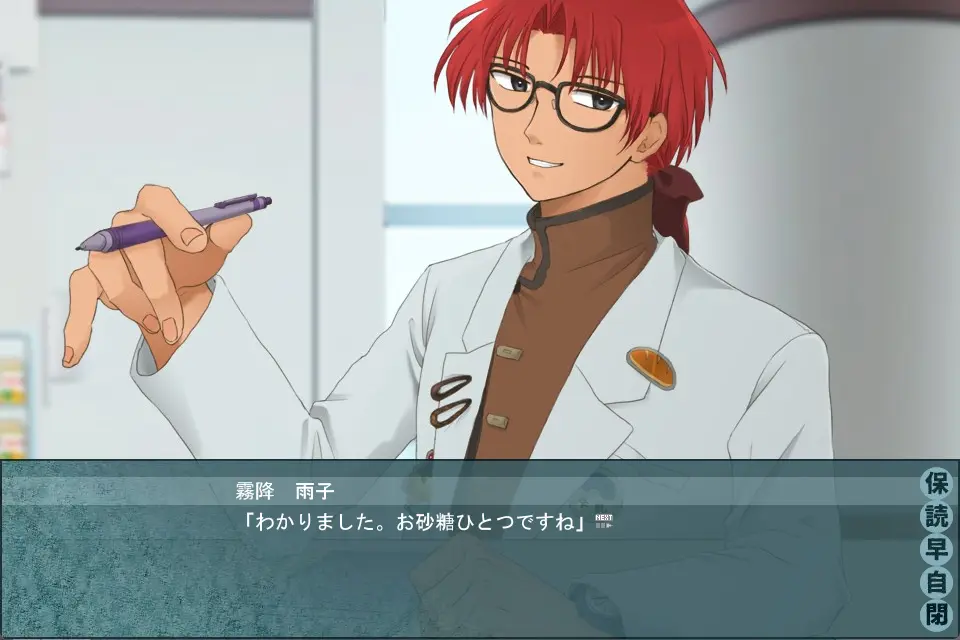Open the save menu with the 保 button

936,484
